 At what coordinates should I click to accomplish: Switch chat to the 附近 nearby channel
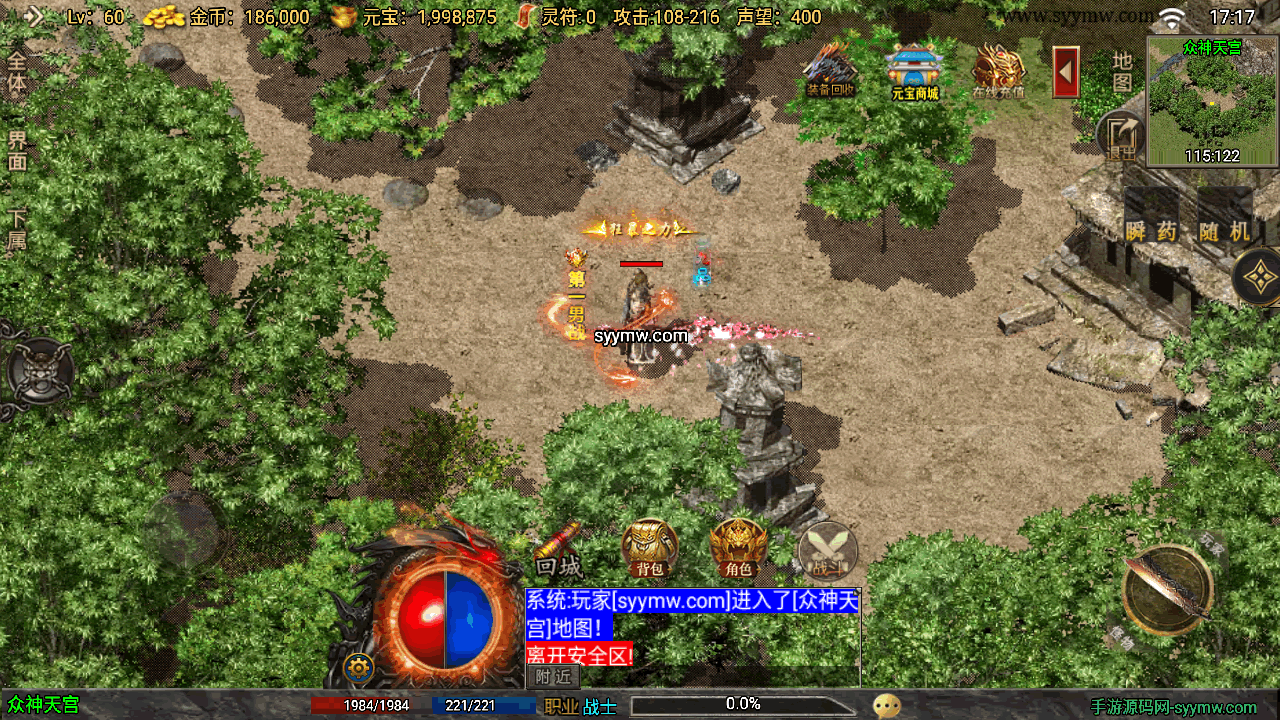553,676
